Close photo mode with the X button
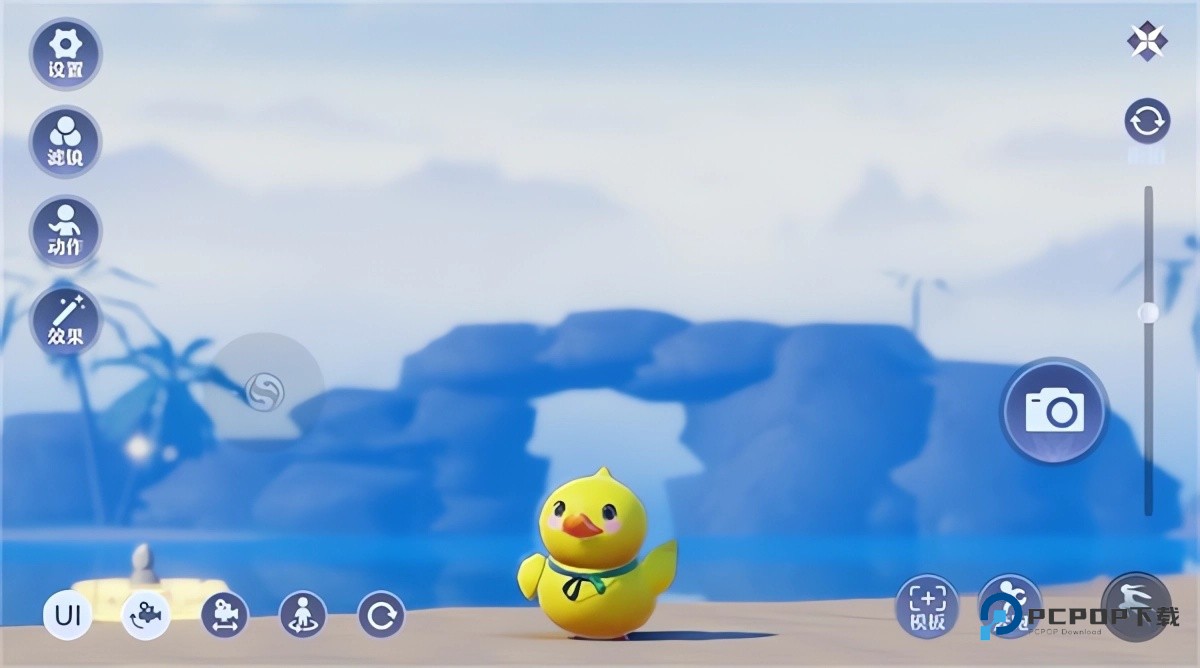Image resolution: width=1200 pixels, height=668 pixels. click(x=1146, y=41)
